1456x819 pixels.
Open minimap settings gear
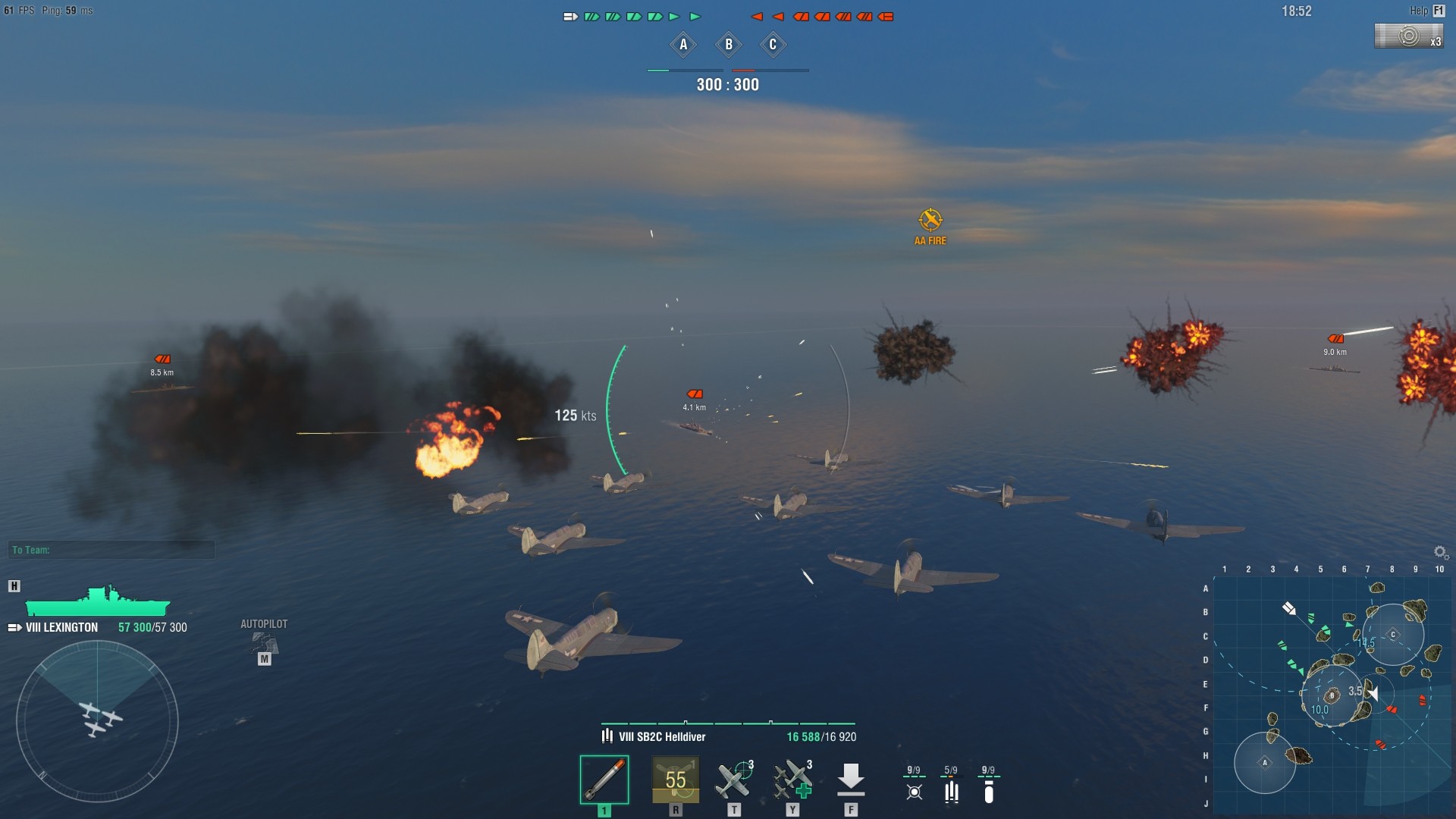coord(1440,552)
